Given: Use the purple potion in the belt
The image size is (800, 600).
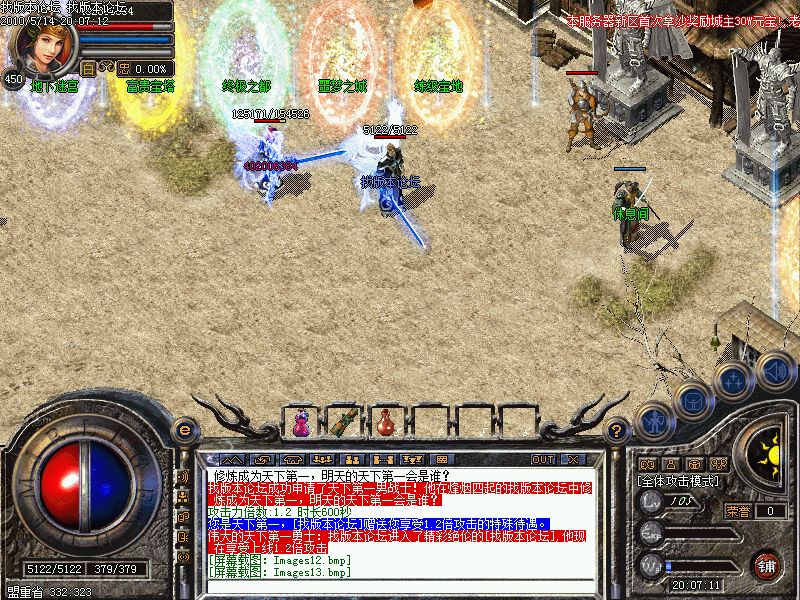Looking at the screenshot, I should coord(300,422).
